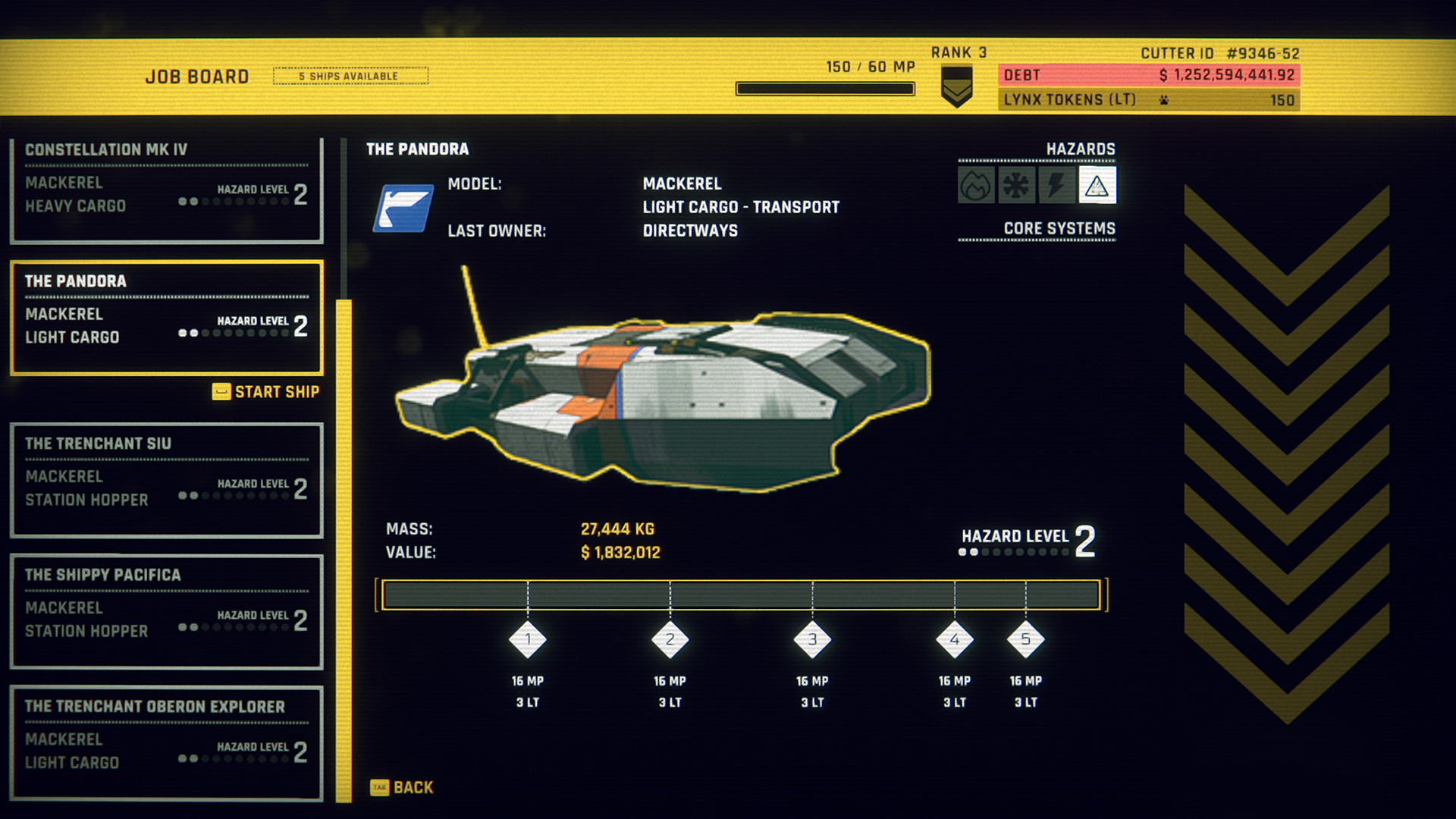Select The Trenchant Oberon Explorer listing

click(165, 734)
